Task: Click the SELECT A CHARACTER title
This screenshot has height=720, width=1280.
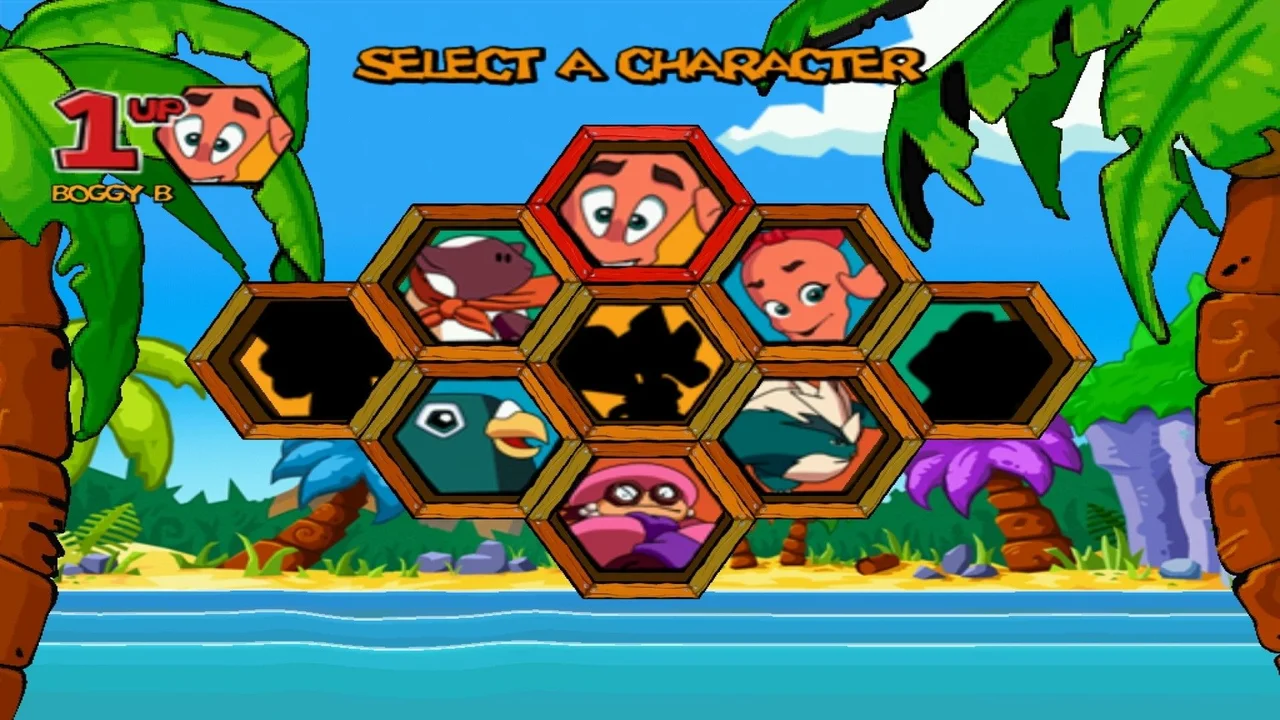Action: coord(640,63)
